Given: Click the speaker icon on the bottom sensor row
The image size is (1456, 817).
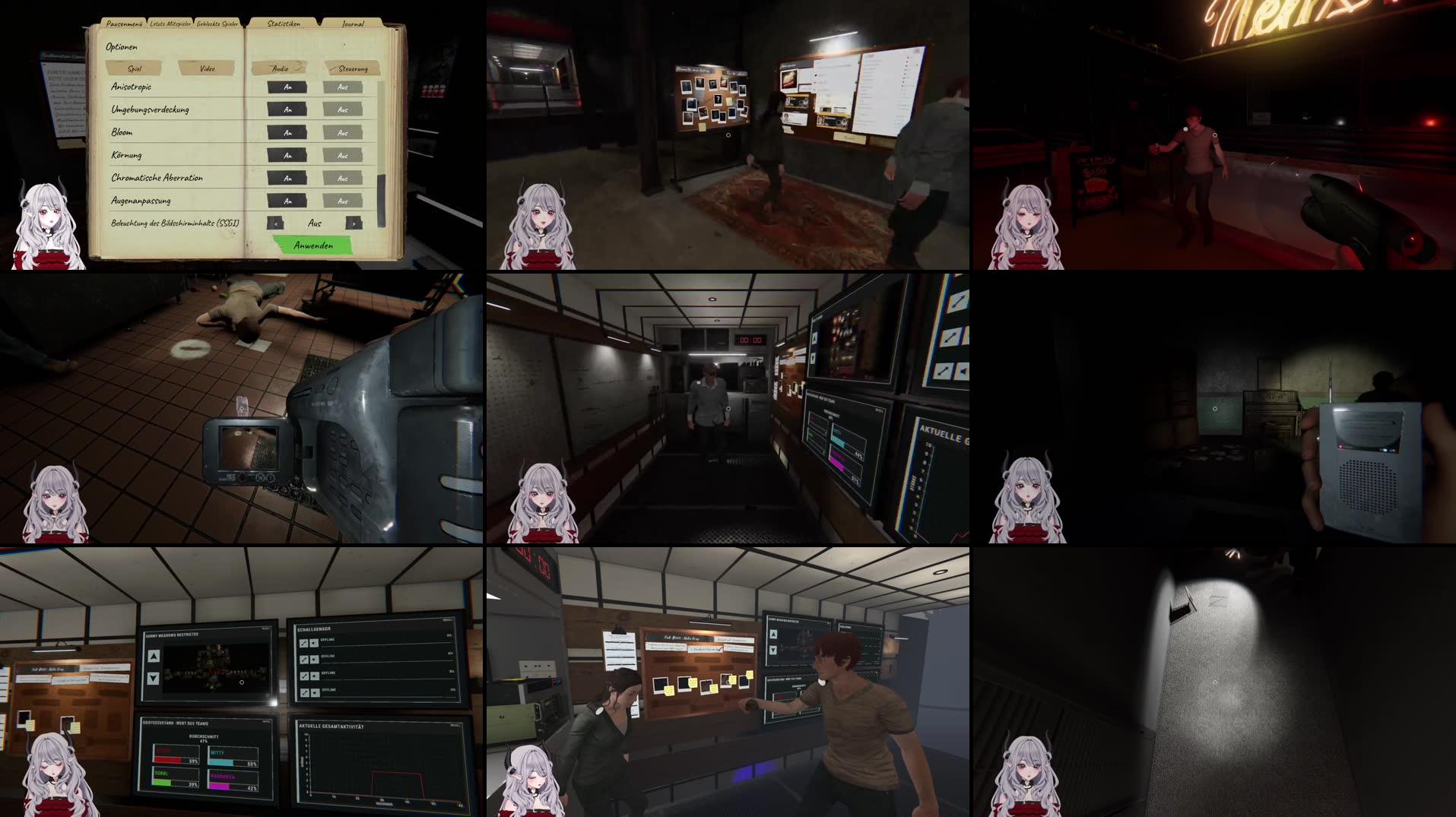Looking at the screenshot, I should (x=314, y=693).
